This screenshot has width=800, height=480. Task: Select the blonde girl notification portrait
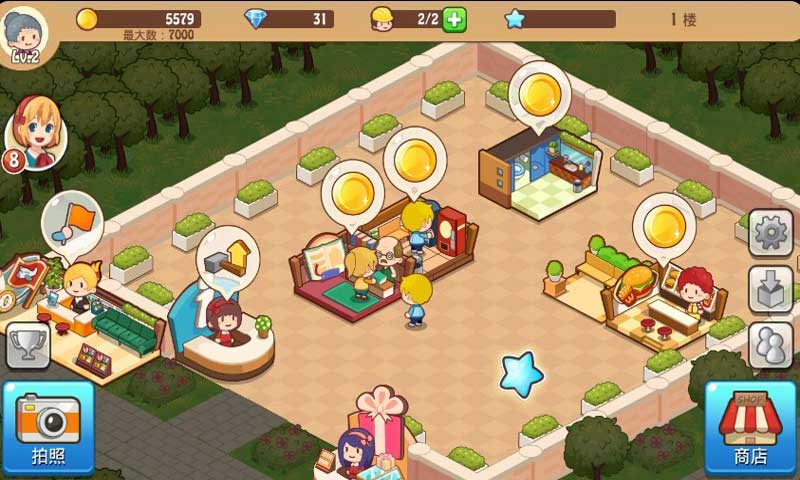pyautogui.click(x=37, y=131)
